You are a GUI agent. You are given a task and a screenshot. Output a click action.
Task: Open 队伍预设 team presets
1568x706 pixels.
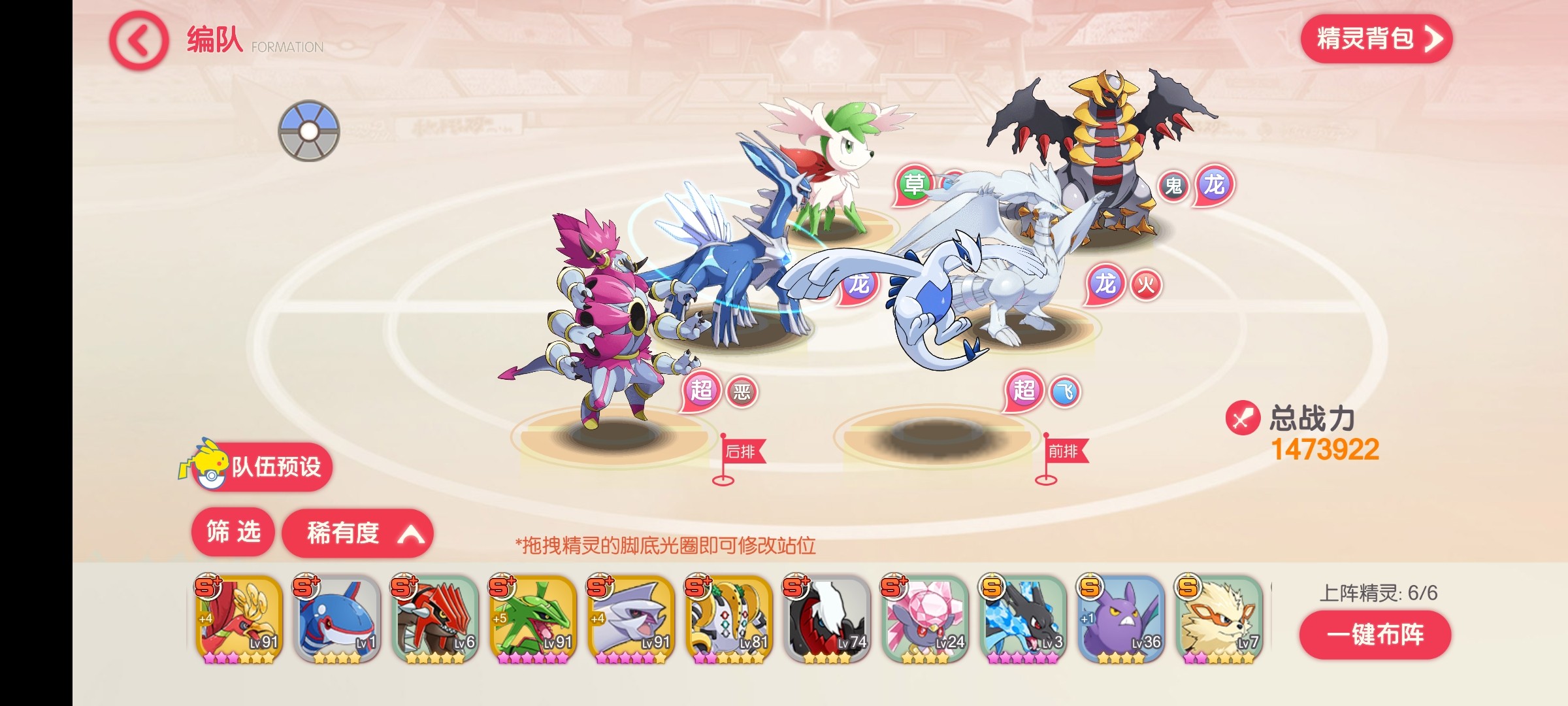[x=263, y=467]
